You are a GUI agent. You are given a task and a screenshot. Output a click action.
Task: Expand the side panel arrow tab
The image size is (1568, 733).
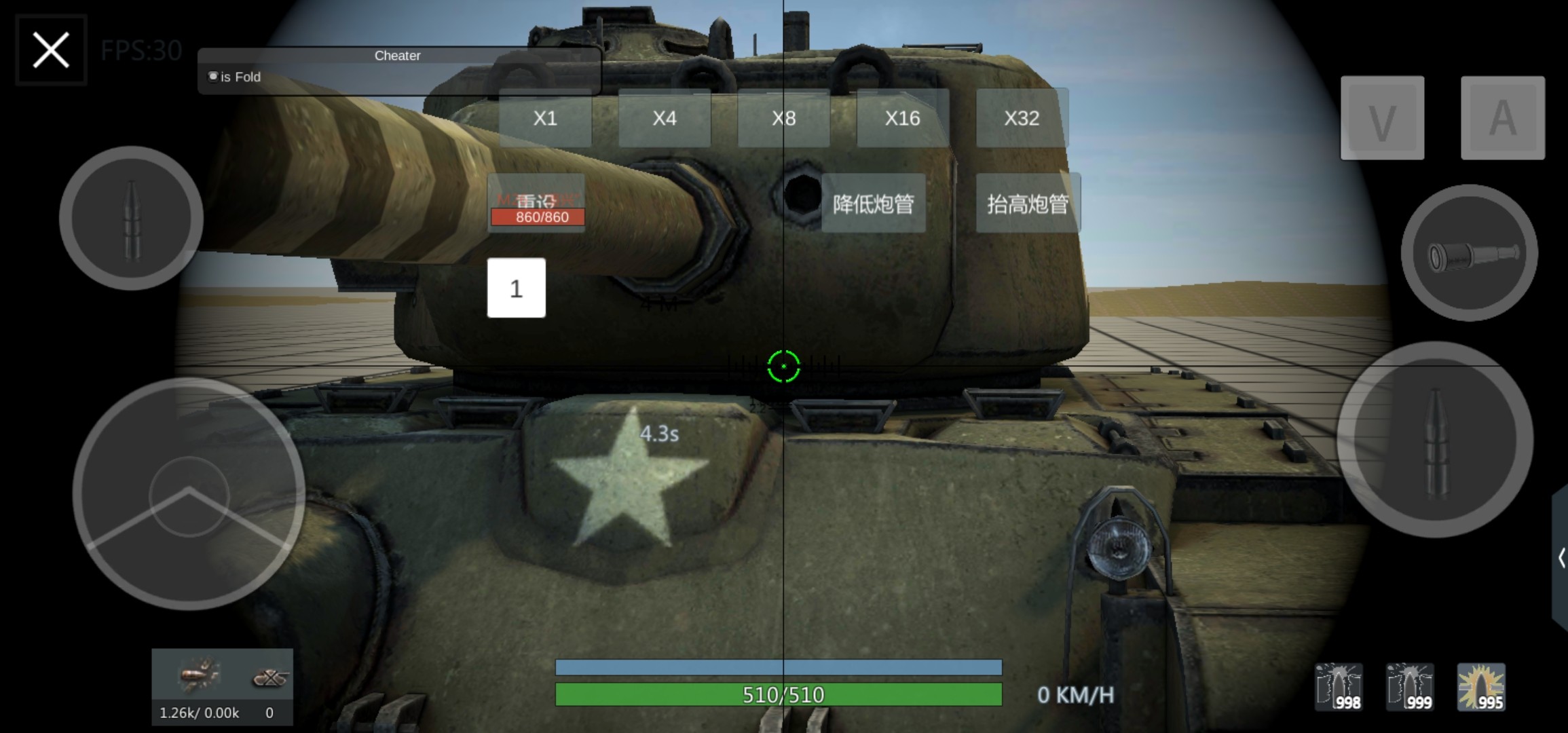(1561, 558)
